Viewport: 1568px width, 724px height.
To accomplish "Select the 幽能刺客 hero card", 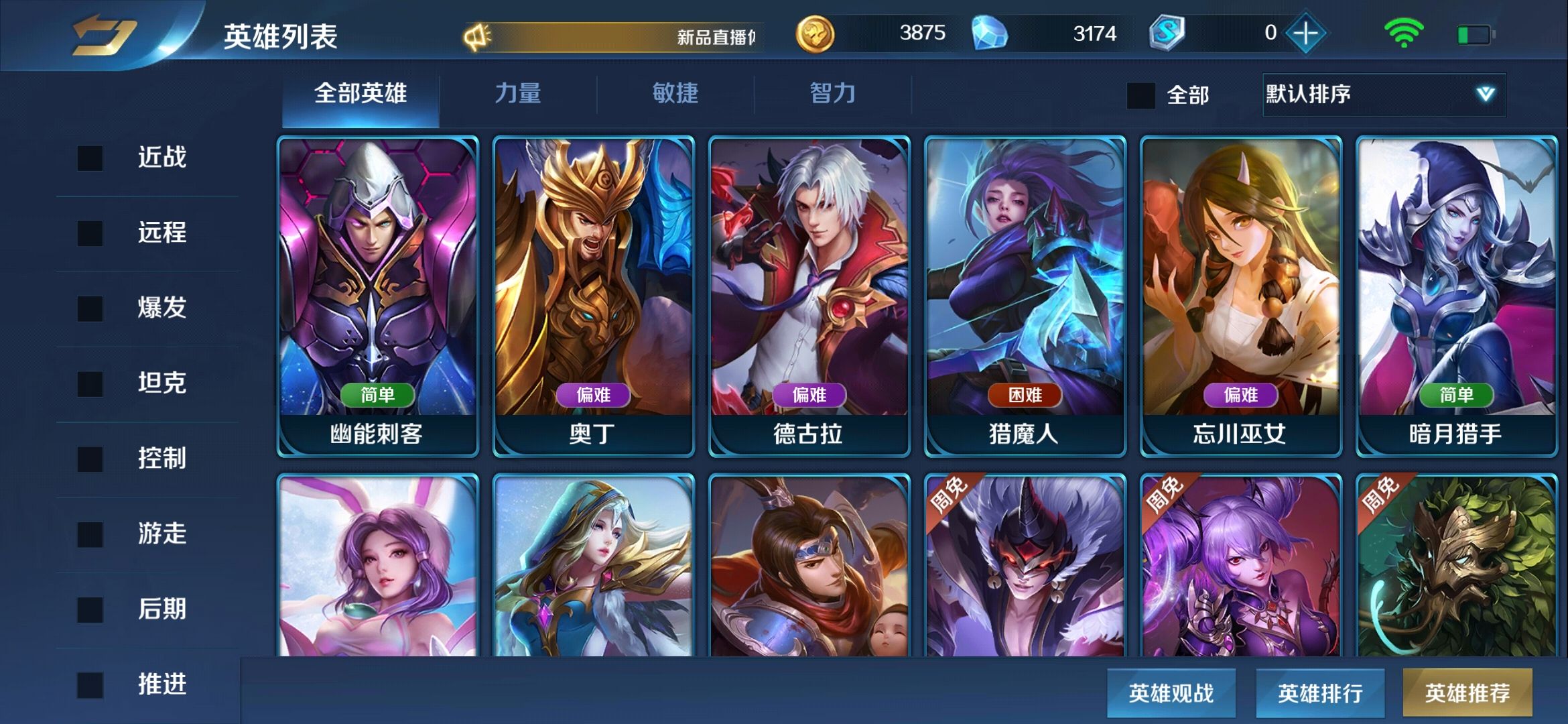I will (378, 296).
